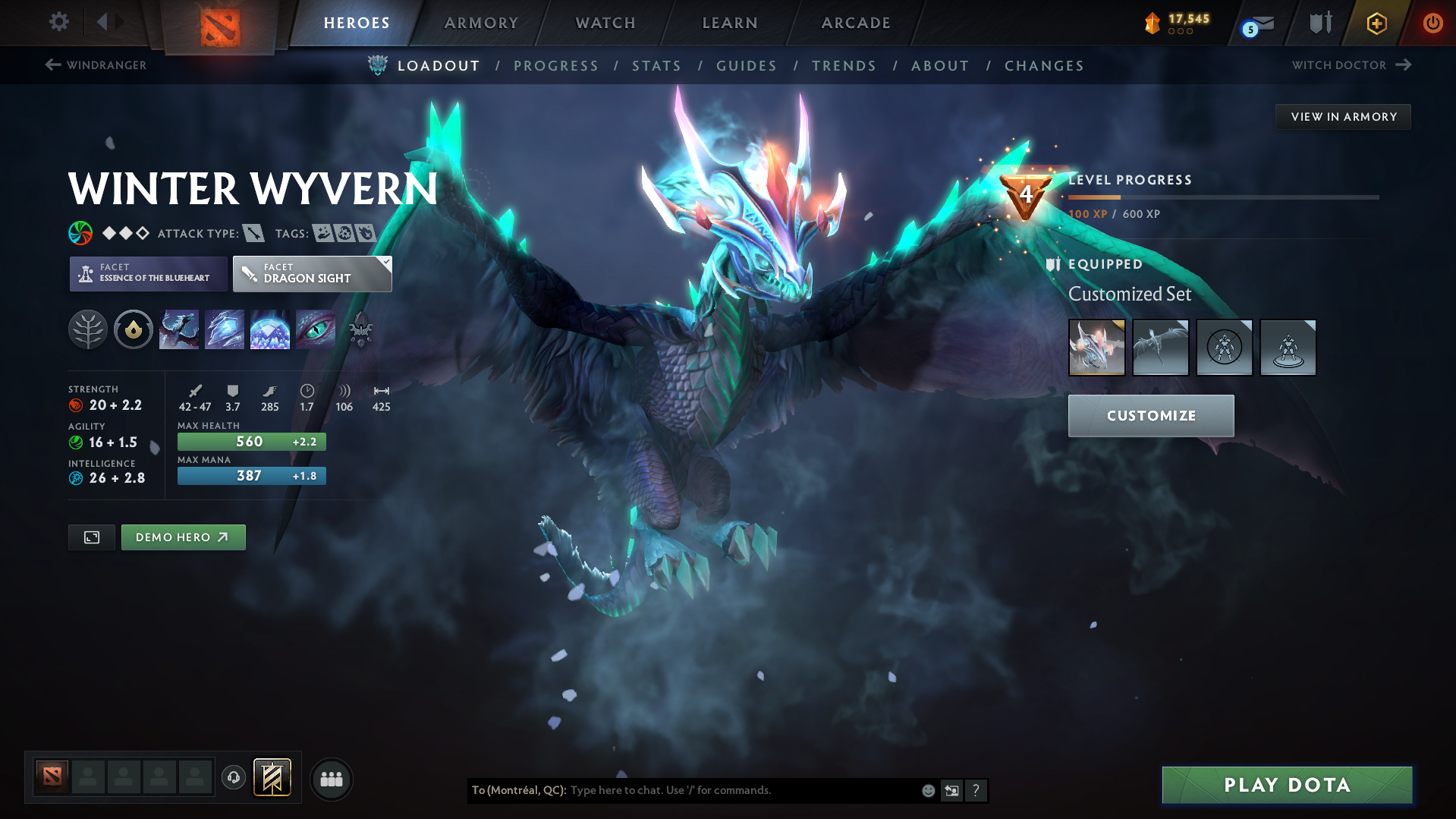Select the Splinter Blast ability icon

pyautogui.click(x=225, y=329)
